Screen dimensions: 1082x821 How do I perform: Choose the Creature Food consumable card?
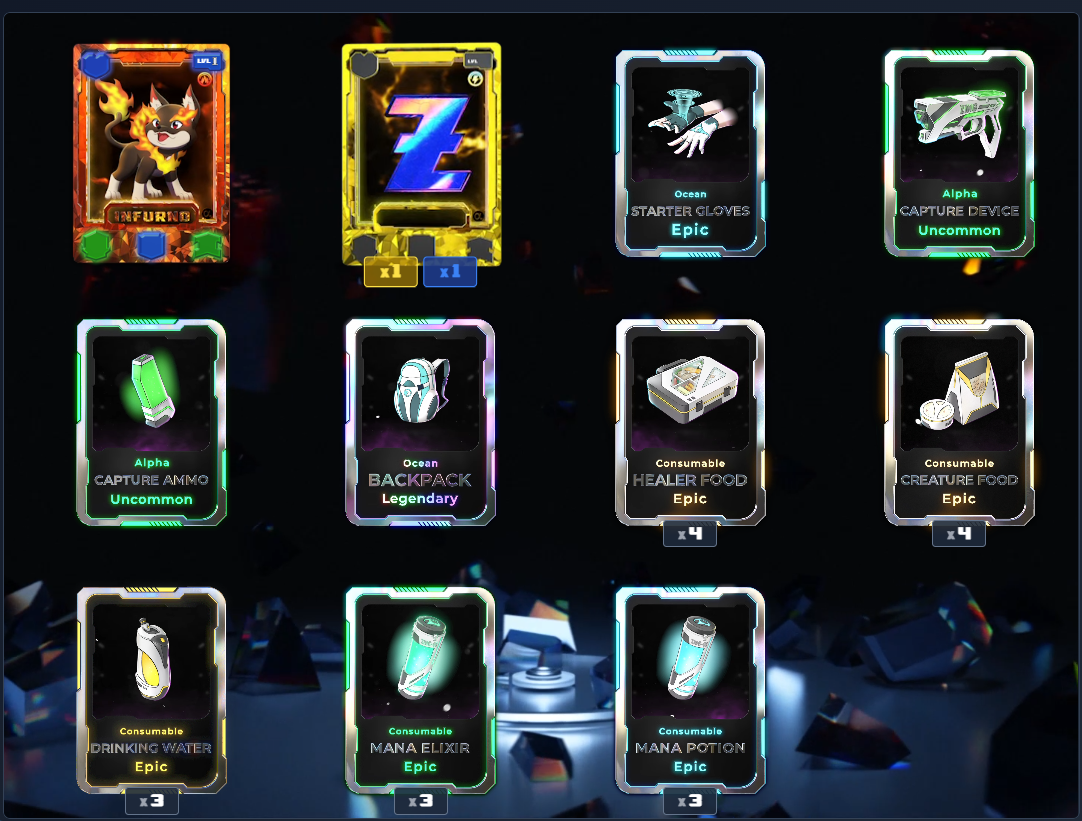click(959, 421)
